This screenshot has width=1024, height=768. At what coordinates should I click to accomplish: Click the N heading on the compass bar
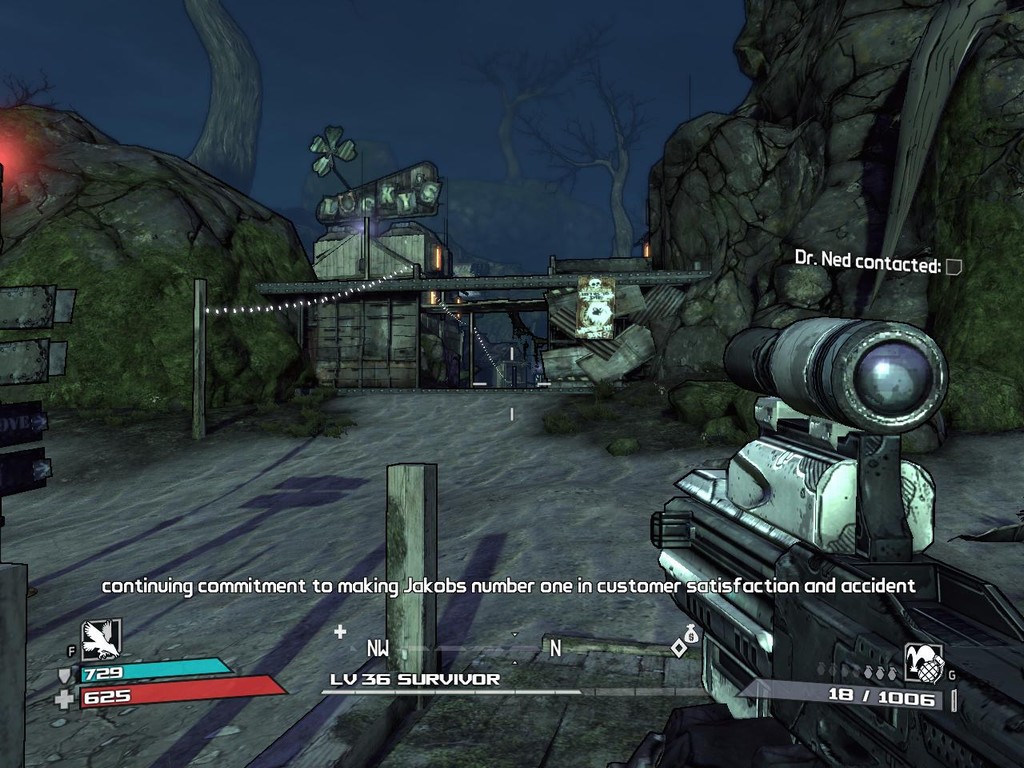(555, 648)
